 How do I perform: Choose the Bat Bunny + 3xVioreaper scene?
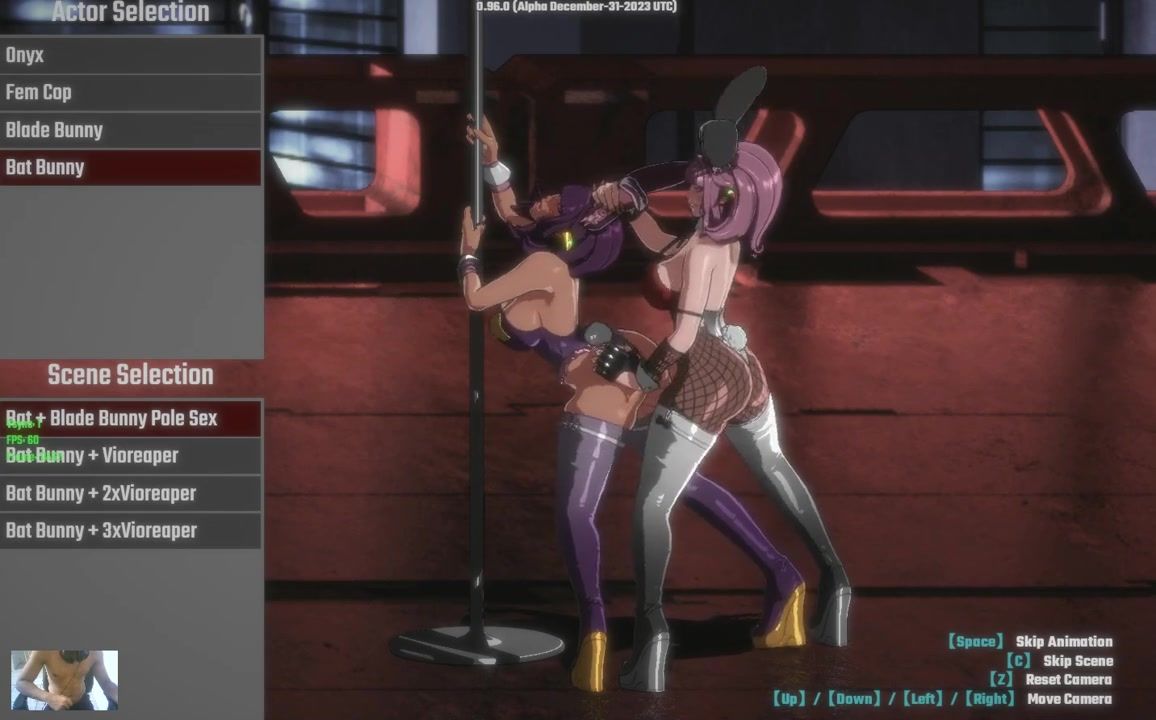(130, 531)
